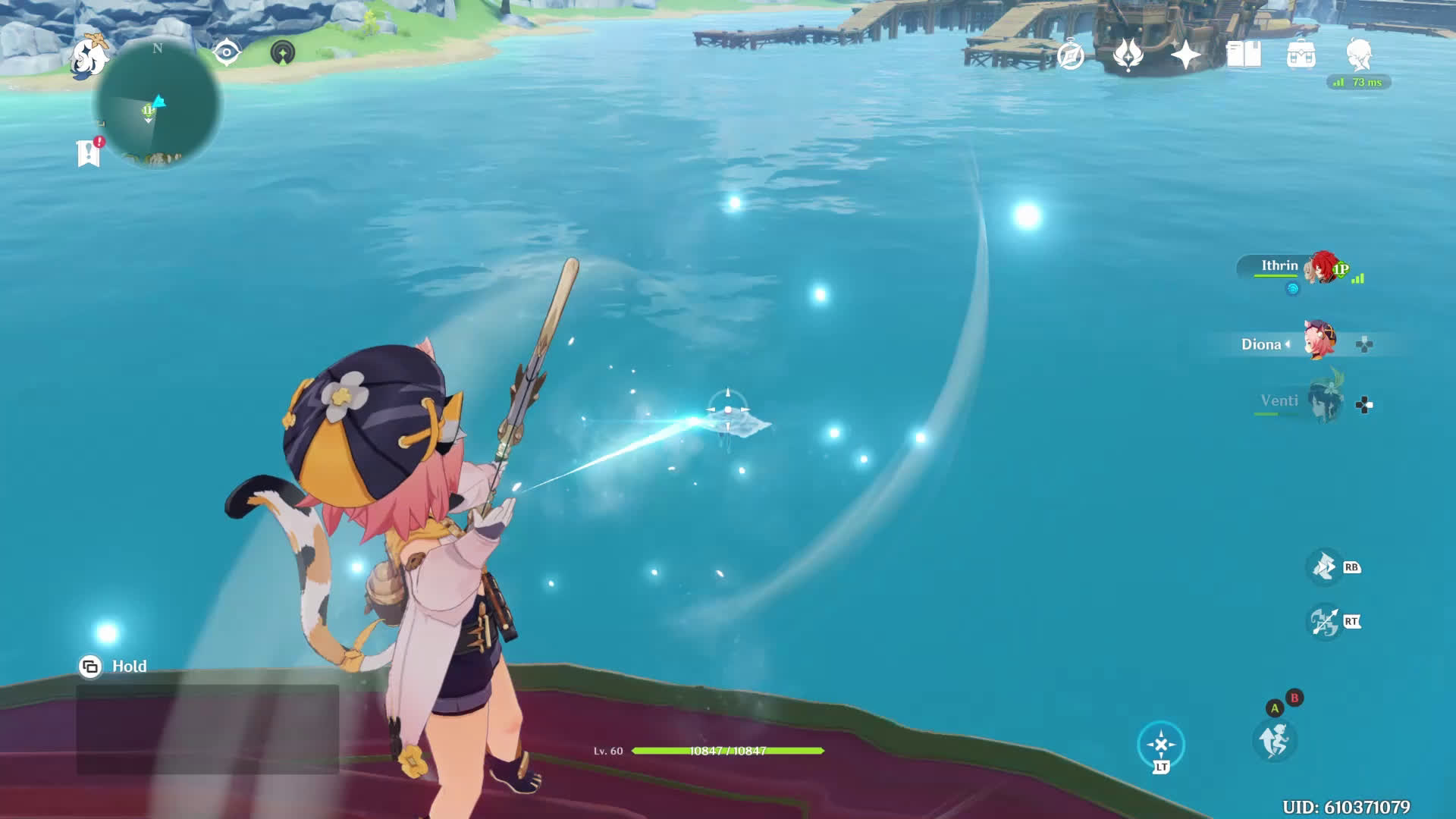Open the compass adventure icon
The height and width of the screenshot is (819, 1456).
click(x=1070, y=55)
